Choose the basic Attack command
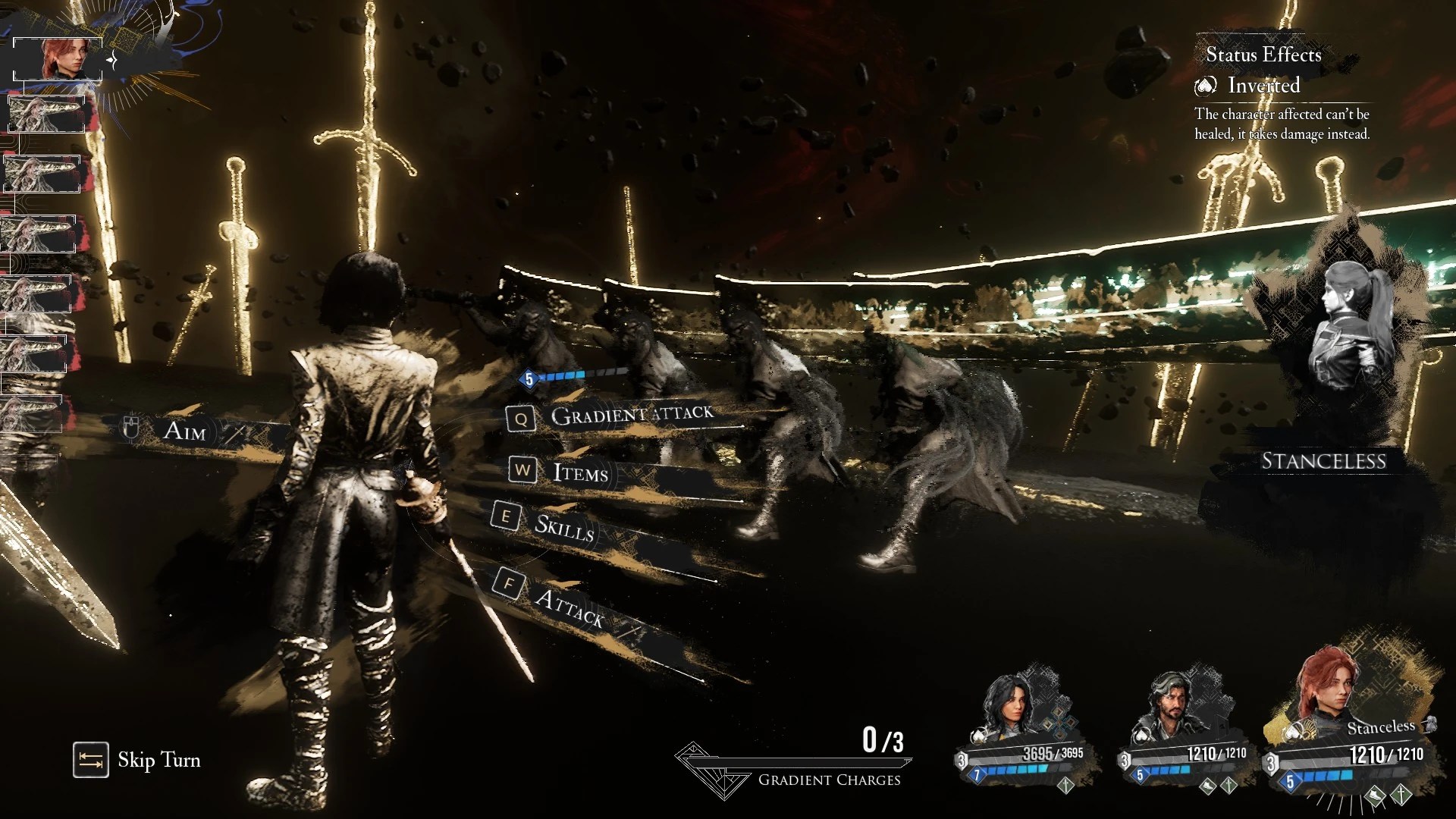This screenshot has width=1456, height=819. click(569, 607)
